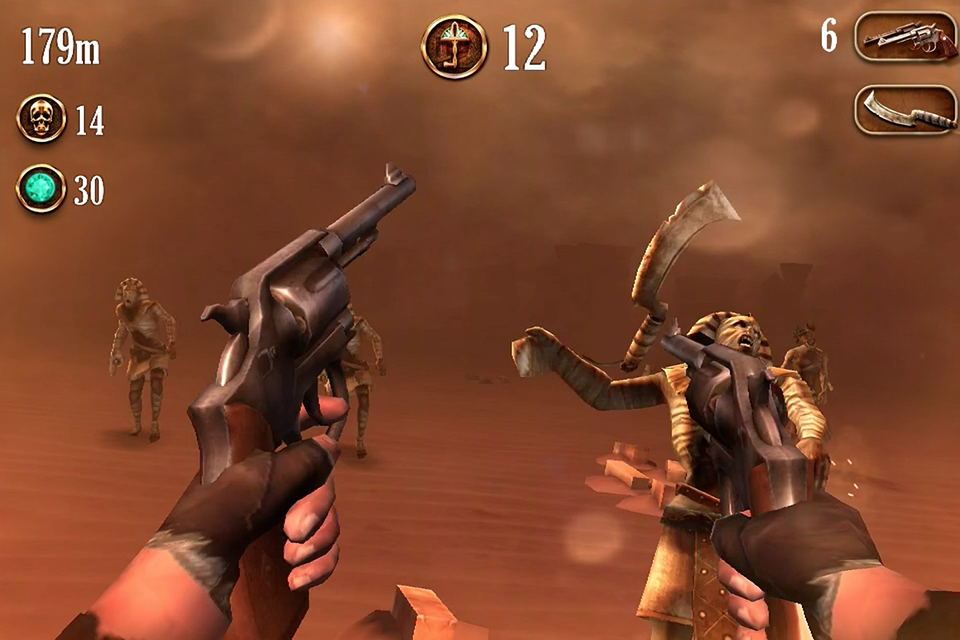The image size is (960, 640).
Task: Tap the golden skull kills icon
Action: (x=42, y=119)
